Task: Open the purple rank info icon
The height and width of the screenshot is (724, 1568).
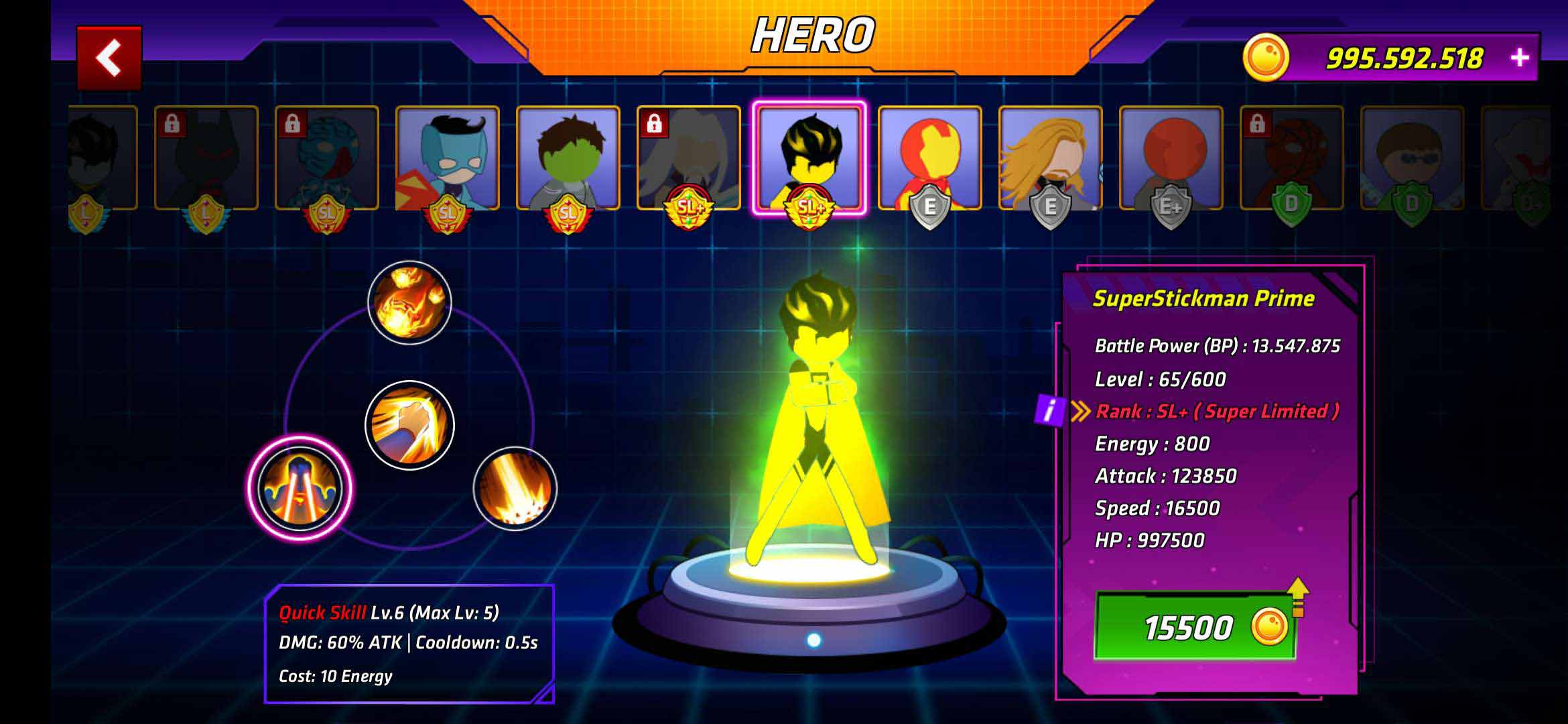Action: (x=1050, y=410)
